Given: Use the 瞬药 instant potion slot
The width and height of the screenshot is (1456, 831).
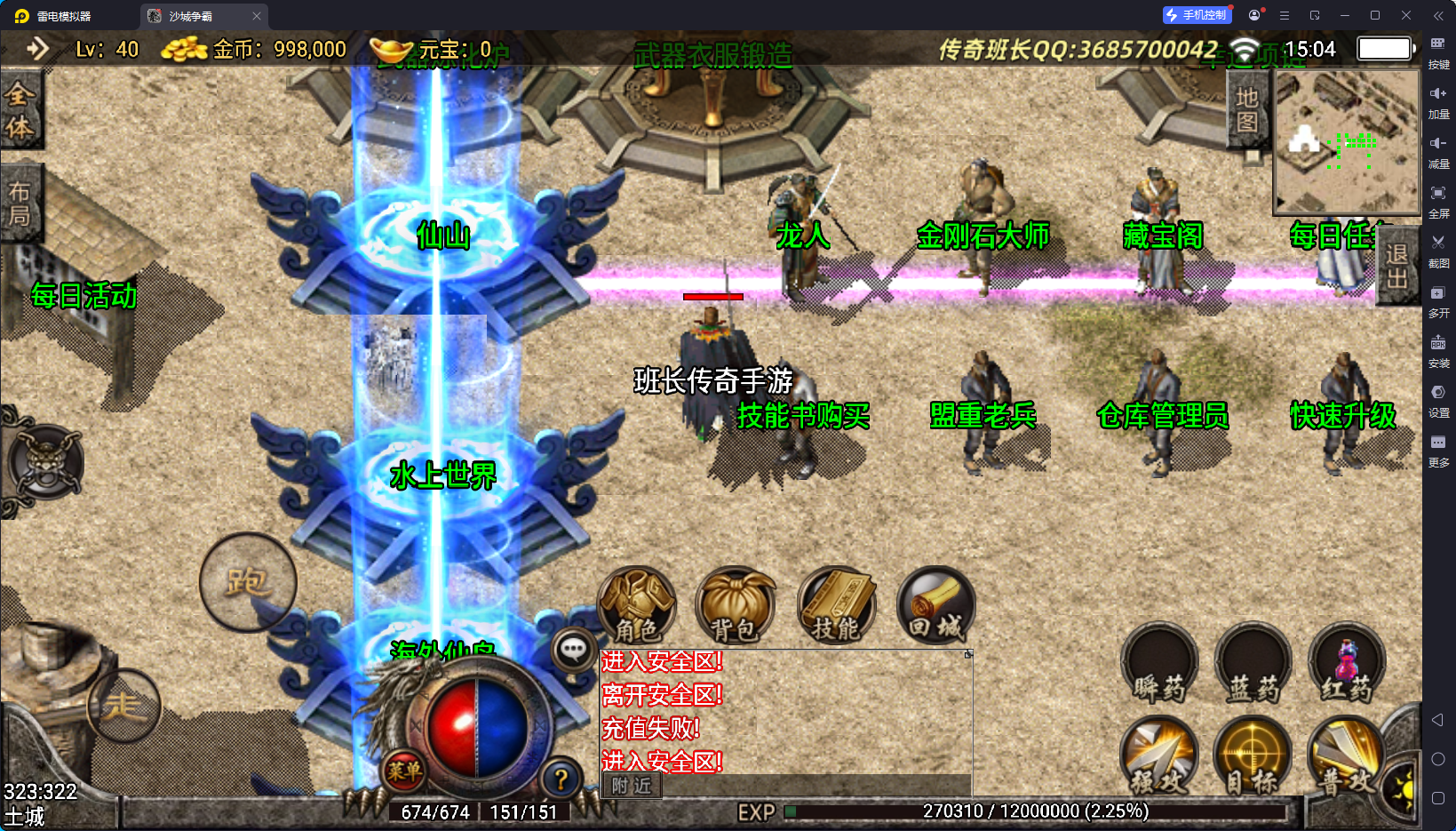Looking at the screenshot, I should click(x=1159, y=665).
